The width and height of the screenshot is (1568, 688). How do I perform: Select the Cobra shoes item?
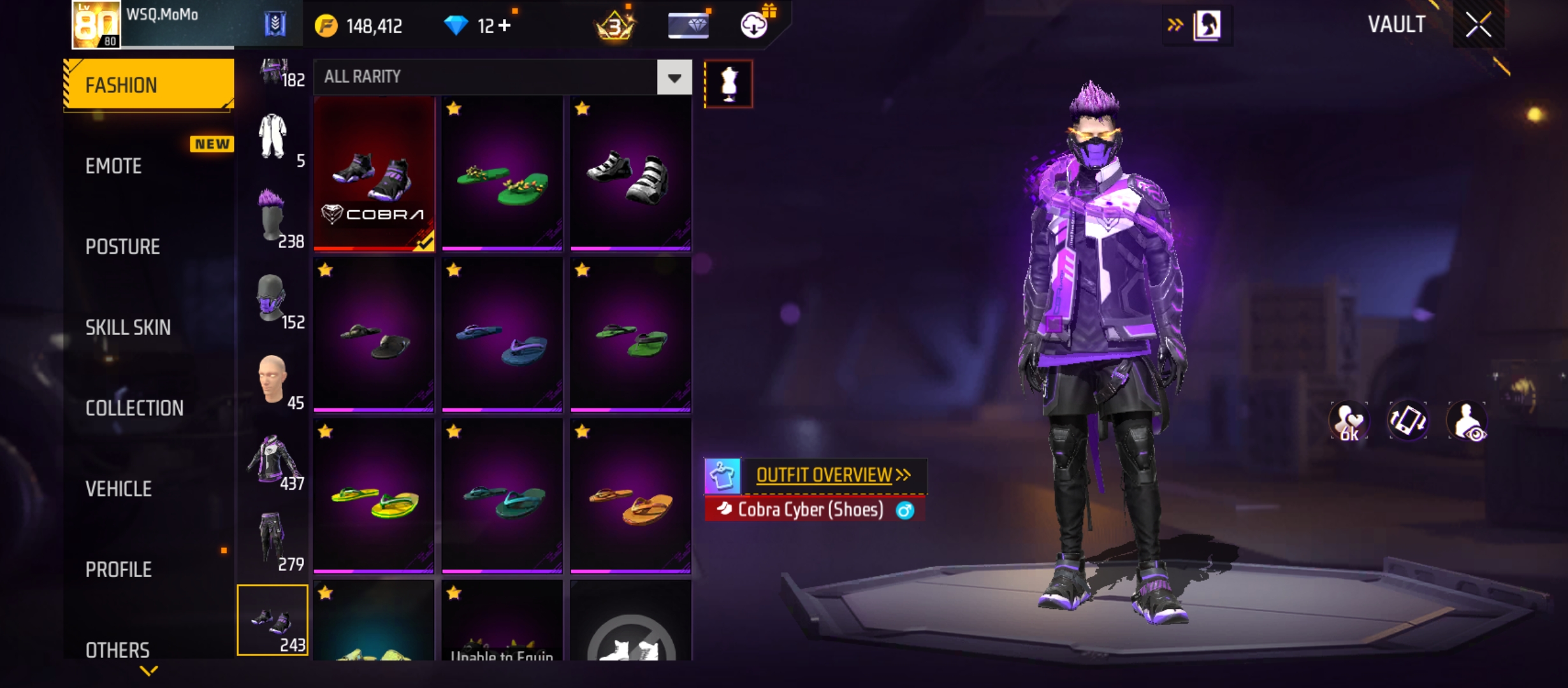pyautogui.click(x=374, y=173)
